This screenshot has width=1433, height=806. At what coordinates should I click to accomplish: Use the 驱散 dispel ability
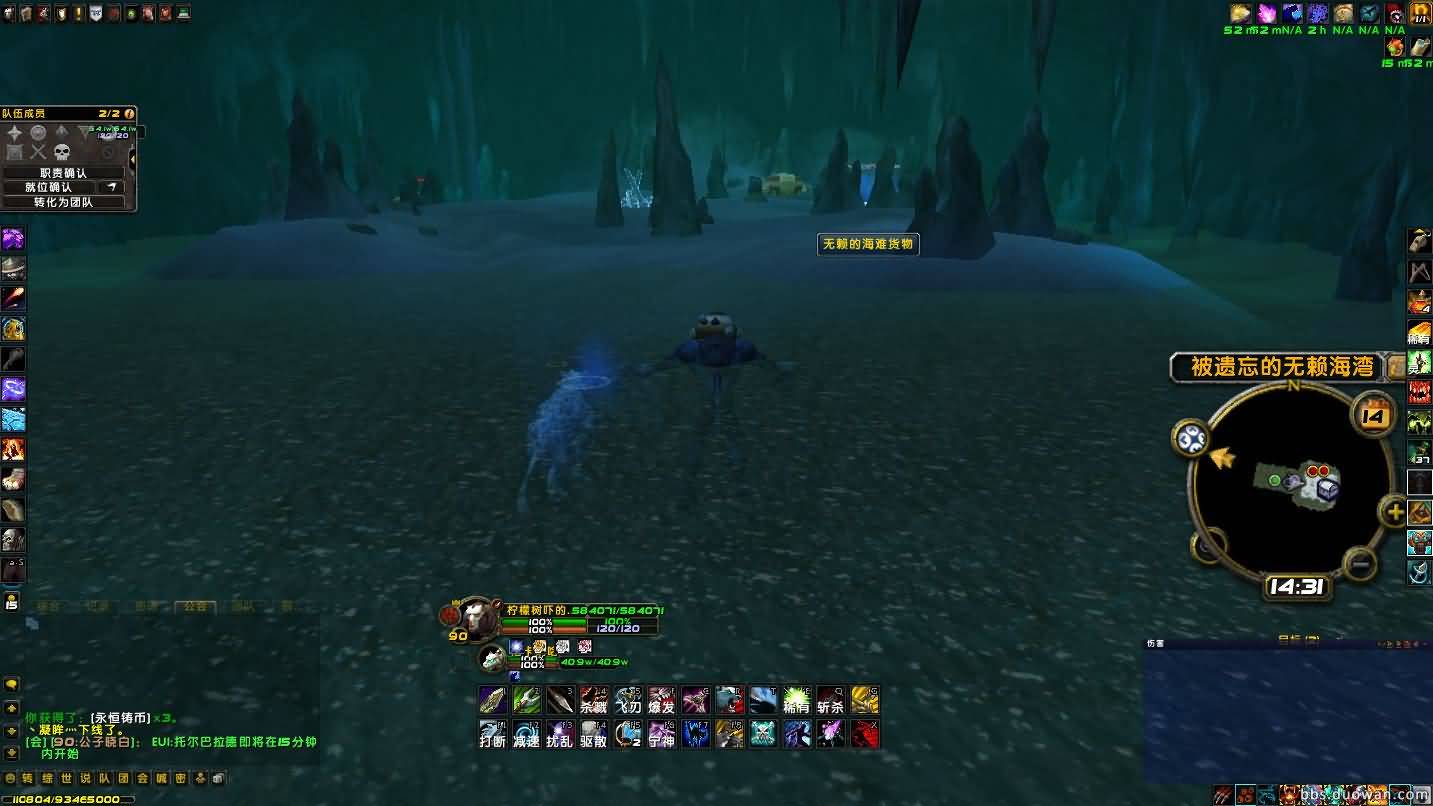(x=594, y=734)
